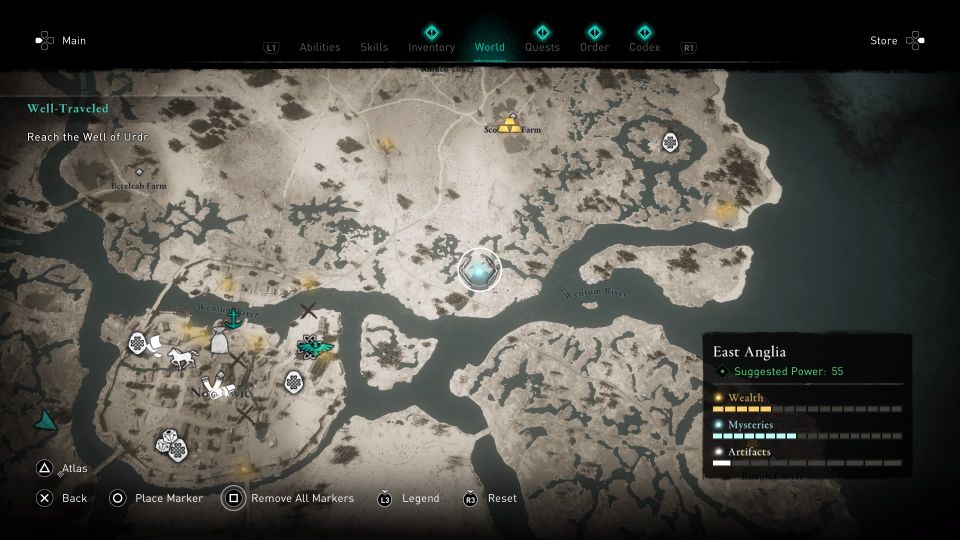Image resolution: width=960 pixels, height=540 pixels.
Task: Open the Well-Traveled quest tracker
Action: 68,108
